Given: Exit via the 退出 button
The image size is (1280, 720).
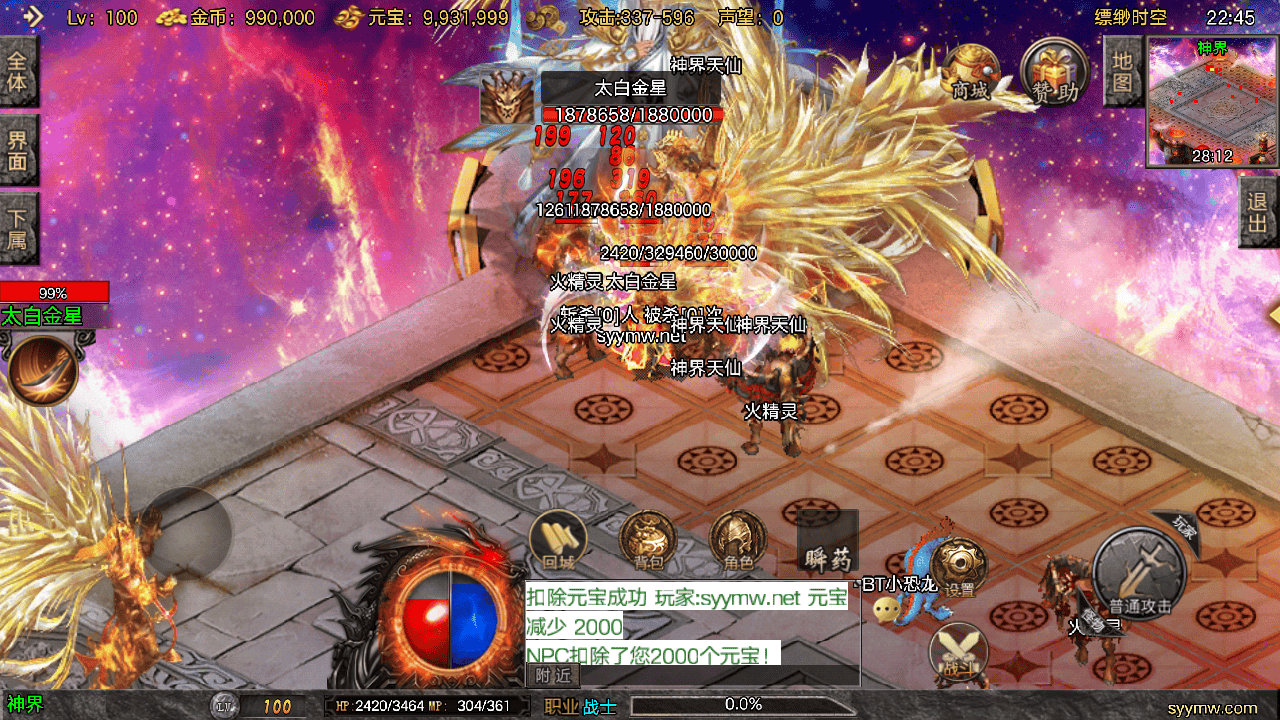Looking at the screenshot, I should click(x=1258, y=211).
